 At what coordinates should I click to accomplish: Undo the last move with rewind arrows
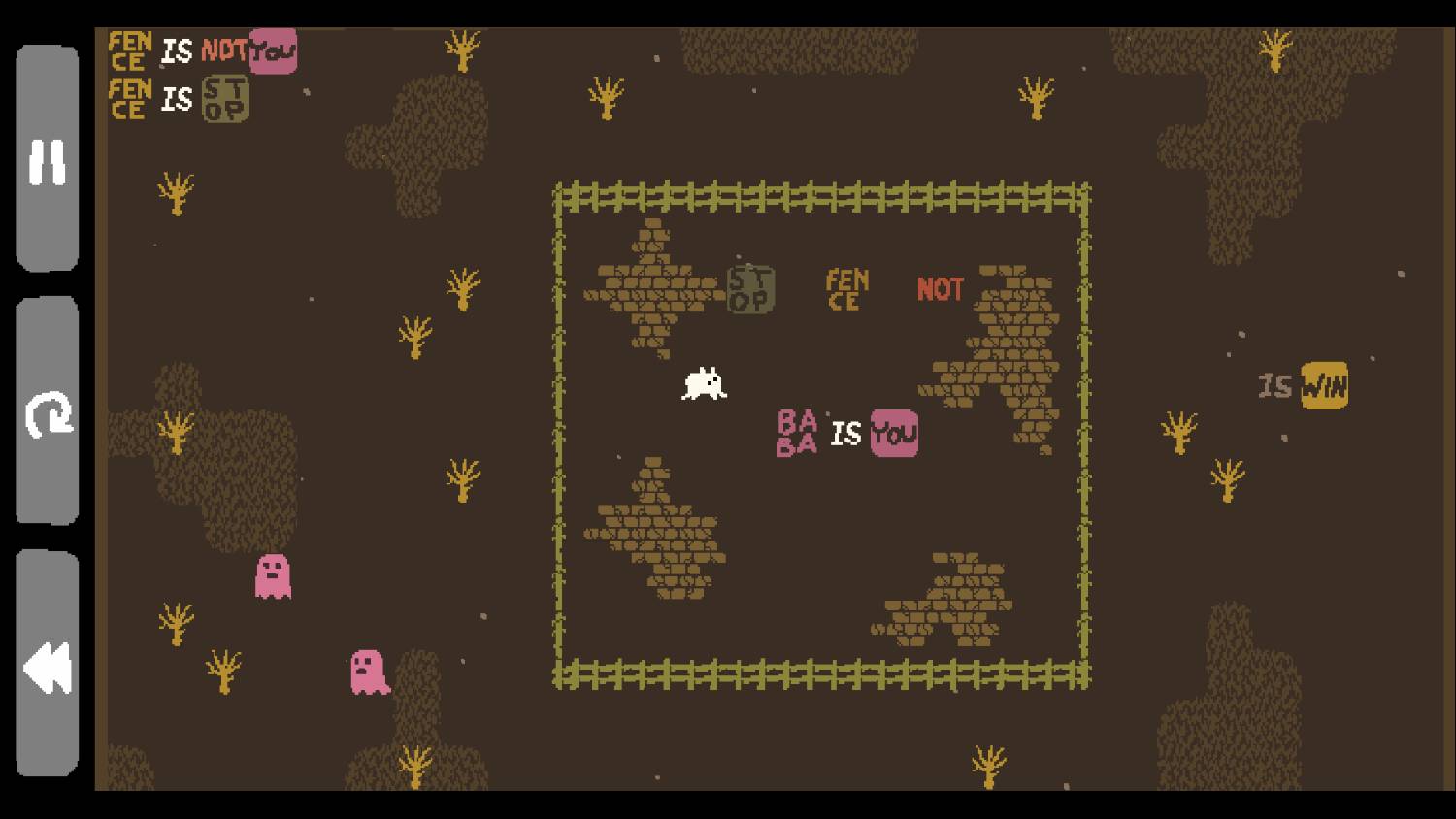47,666
